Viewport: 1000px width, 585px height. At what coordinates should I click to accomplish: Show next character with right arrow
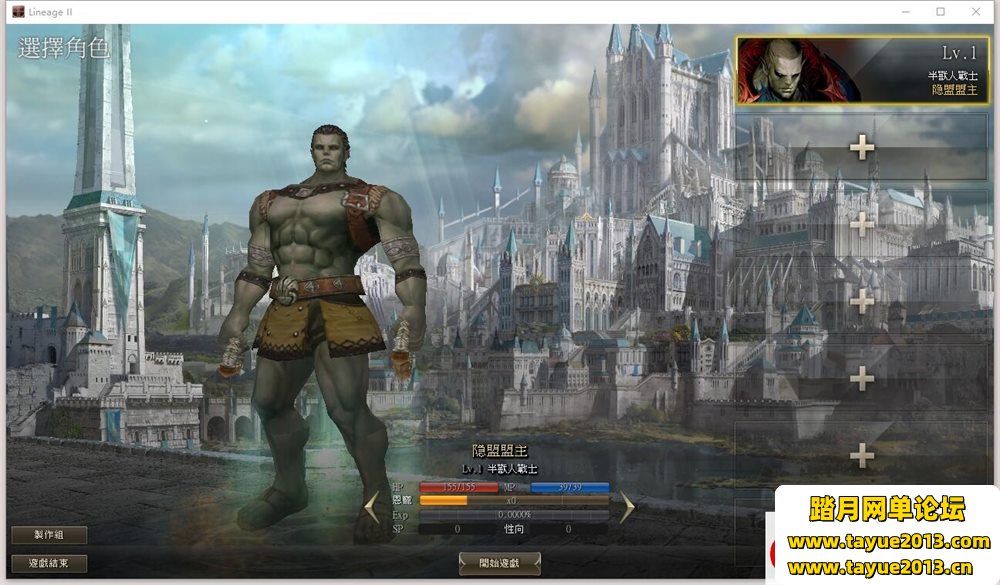tap(627, 507)
